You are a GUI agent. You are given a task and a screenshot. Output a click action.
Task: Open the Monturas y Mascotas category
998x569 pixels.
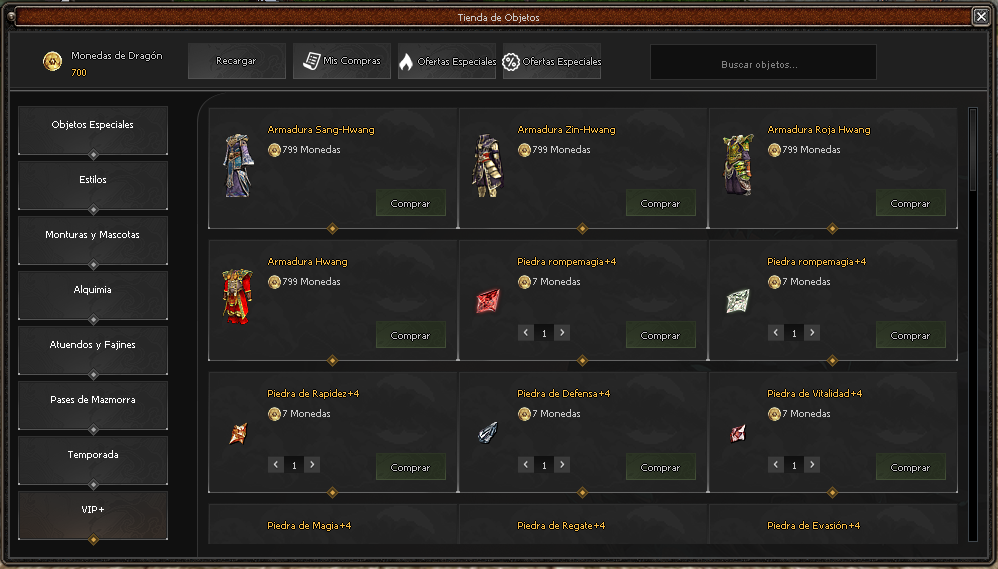[93, 236]
